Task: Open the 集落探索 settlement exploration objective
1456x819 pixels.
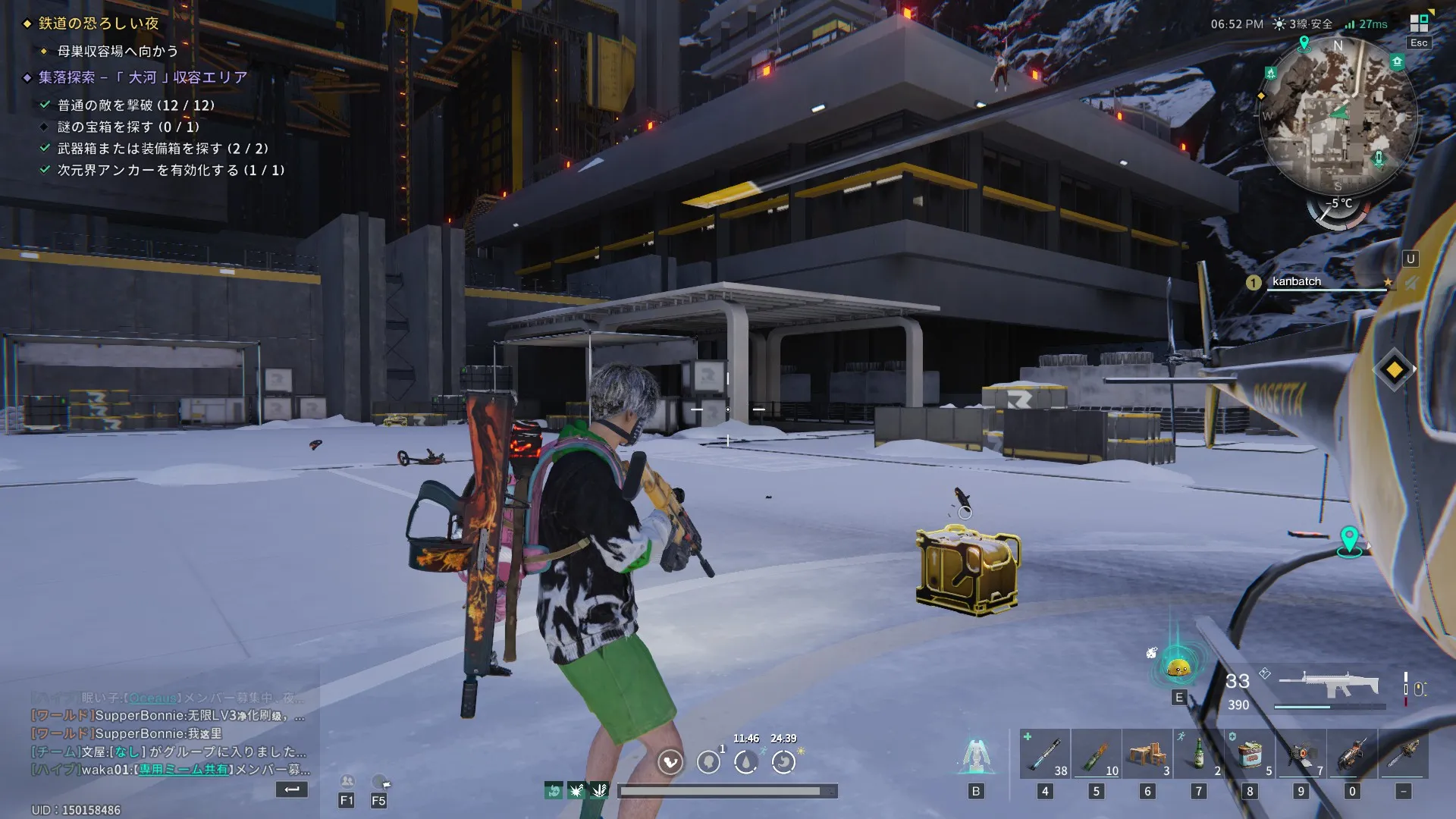Action: click(x=143, y=77)
